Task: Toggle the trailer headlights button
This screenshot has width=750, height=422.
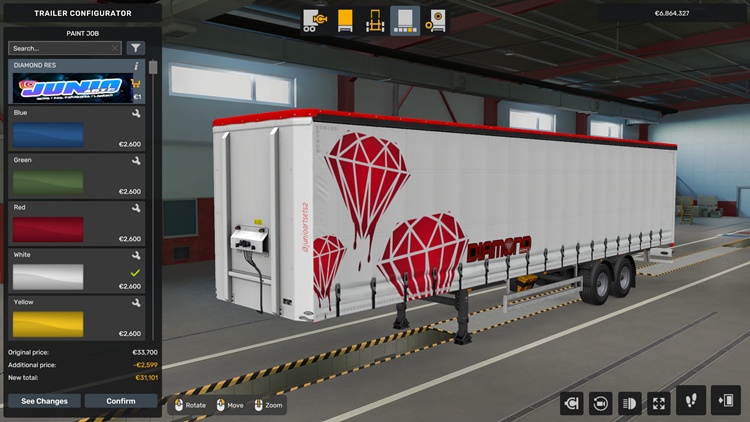Action: tap(630, 403)
